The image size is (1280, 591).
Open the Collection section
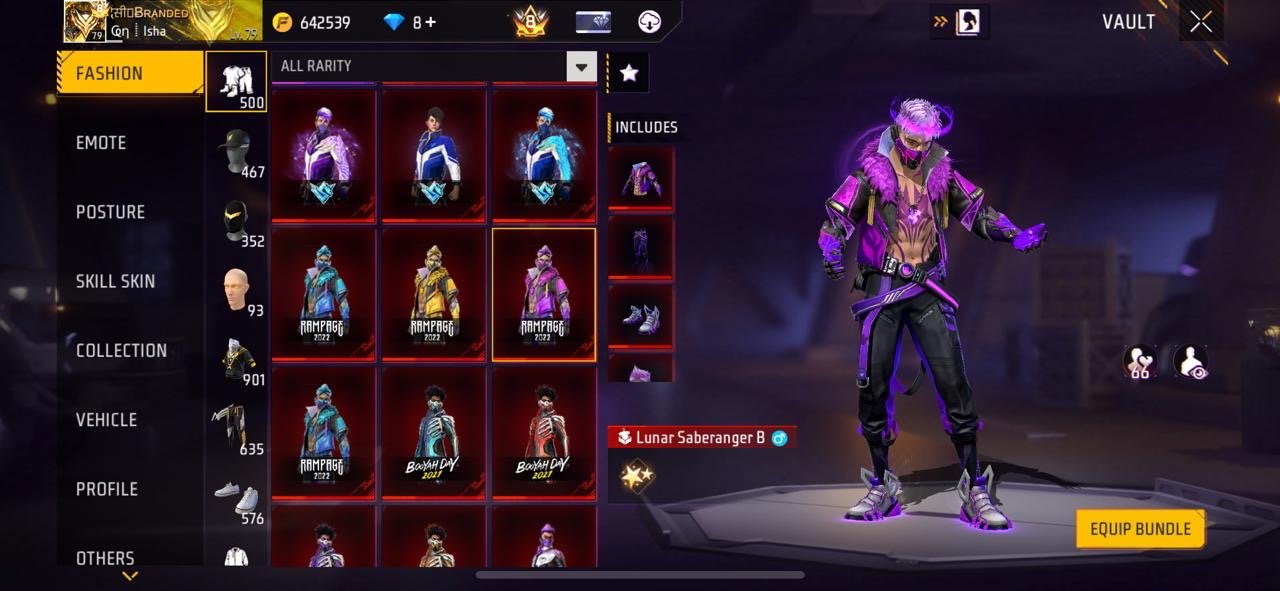(121, 350)
